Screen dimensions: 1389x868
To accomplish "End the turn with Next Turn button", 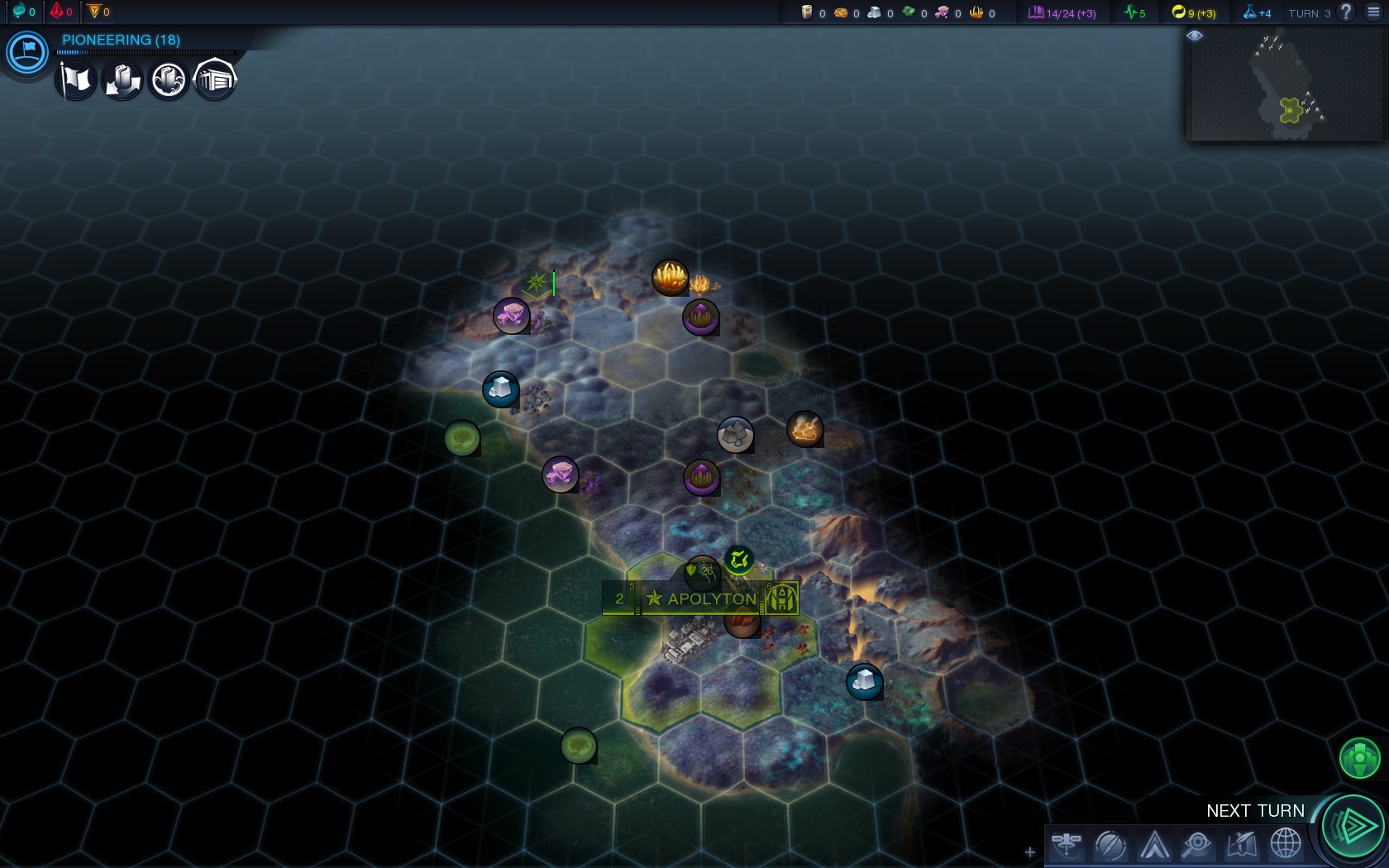I will (x=1353, y=825).
